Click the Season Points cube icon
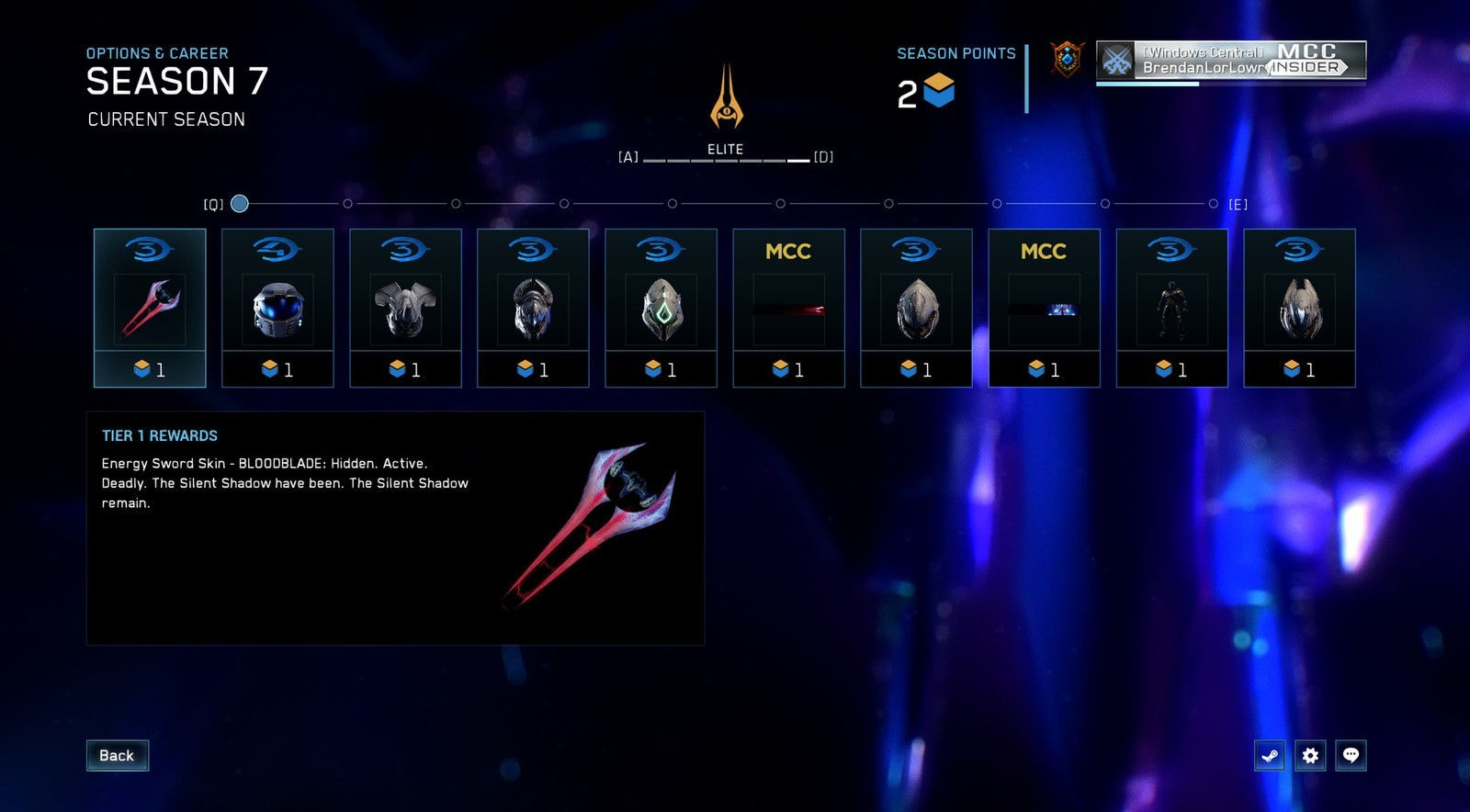 point(938,90)
